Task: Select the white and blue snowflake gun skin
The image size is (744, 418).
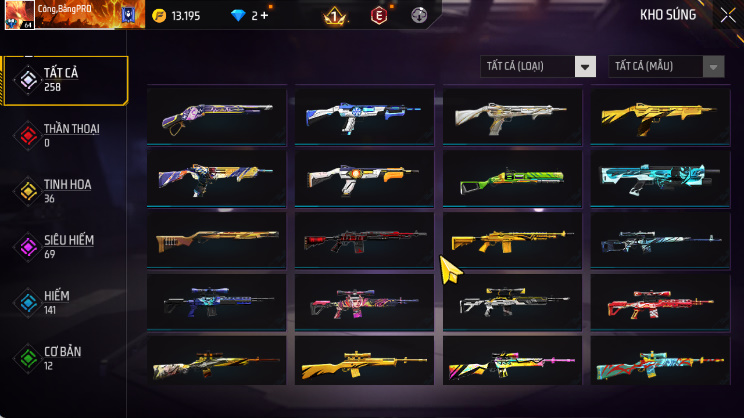Action: [364, 118]
